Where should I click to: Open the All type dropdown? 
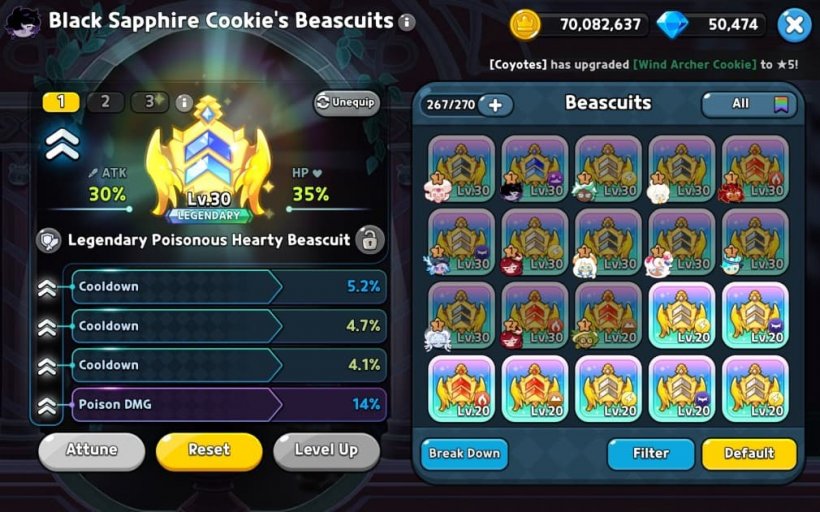point(749,103)
